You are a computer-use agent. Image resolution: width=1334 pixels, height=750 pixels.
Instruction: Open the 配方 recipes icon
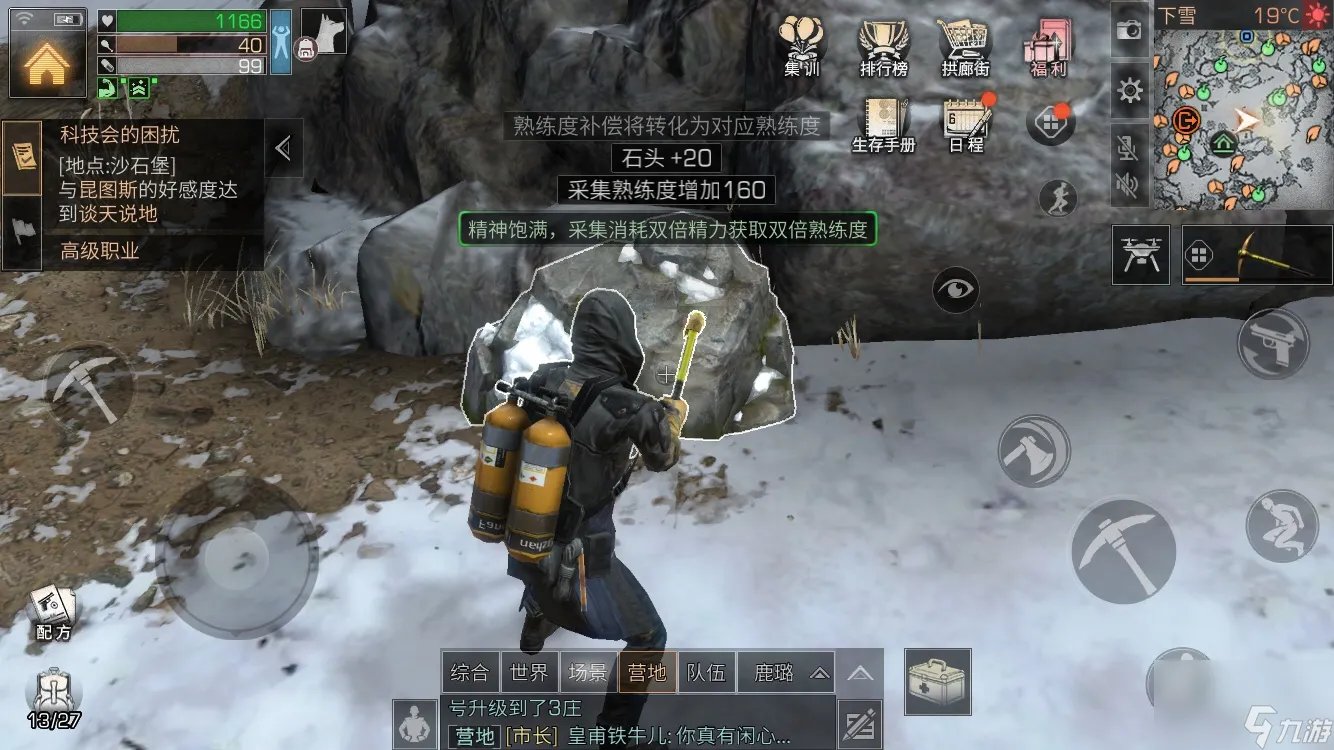tap(53, 612)
